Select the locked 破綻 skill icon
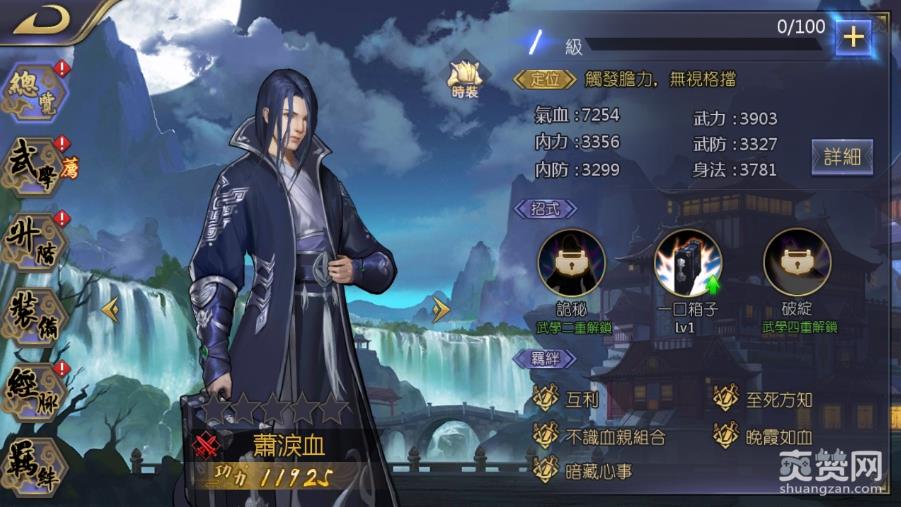The height and width of the screenshot is (507, 901). pyautogui.click(x=797, y=264)
